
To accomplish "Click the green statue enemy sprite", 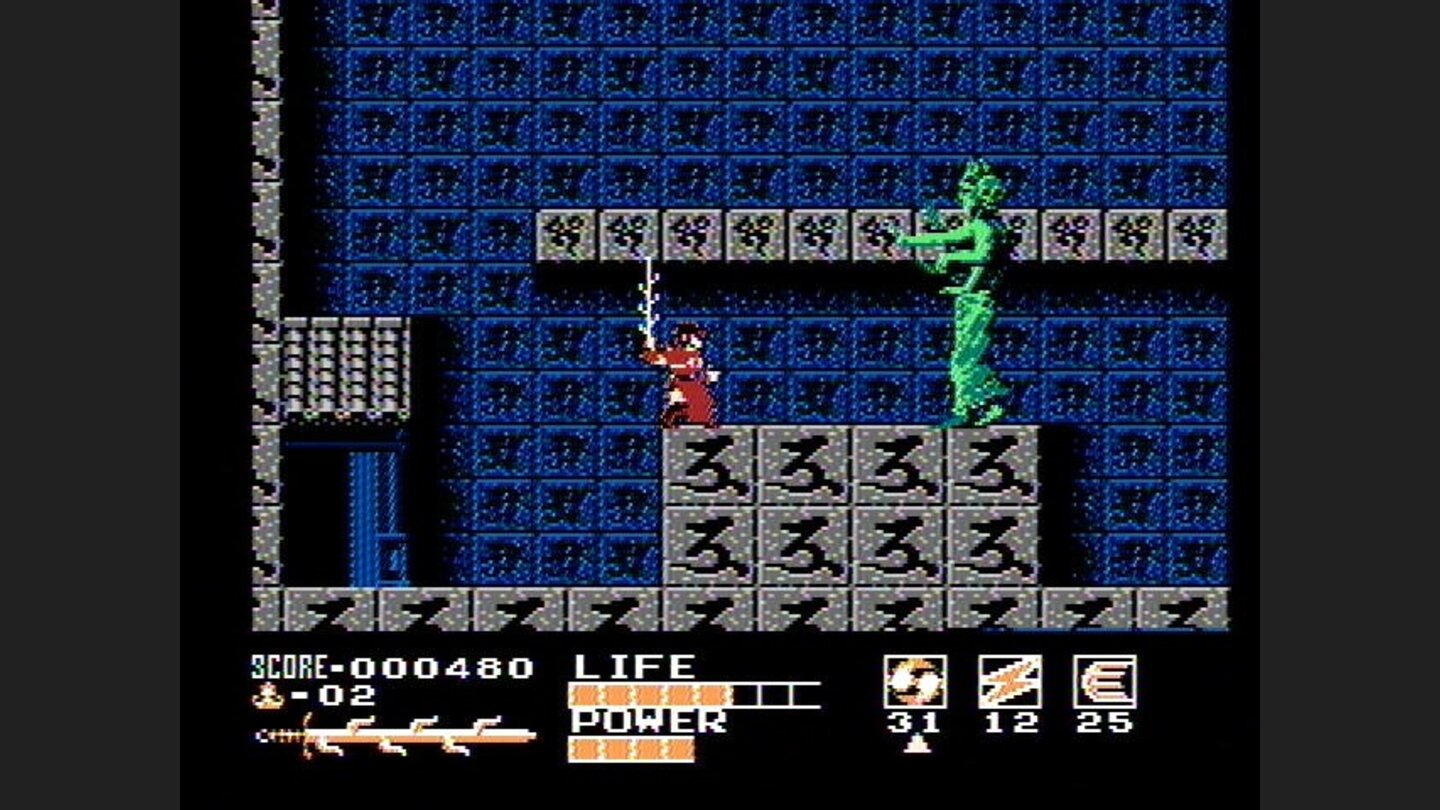I will 965,300.
